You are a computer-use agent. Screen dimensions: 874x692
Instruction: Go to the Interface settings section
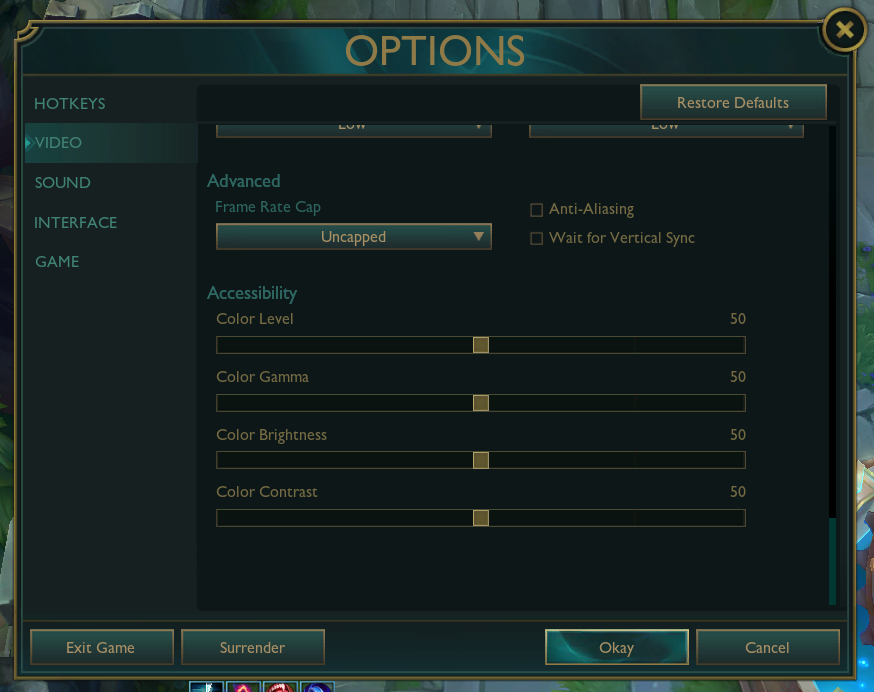tap(76, 222)
